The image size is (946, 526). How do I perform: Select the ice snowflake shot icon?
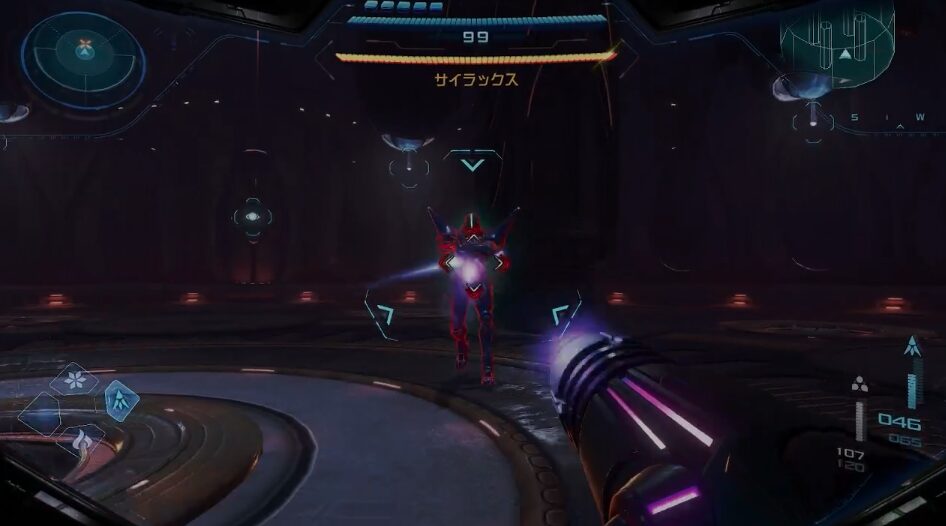click(x=74, y=379)
